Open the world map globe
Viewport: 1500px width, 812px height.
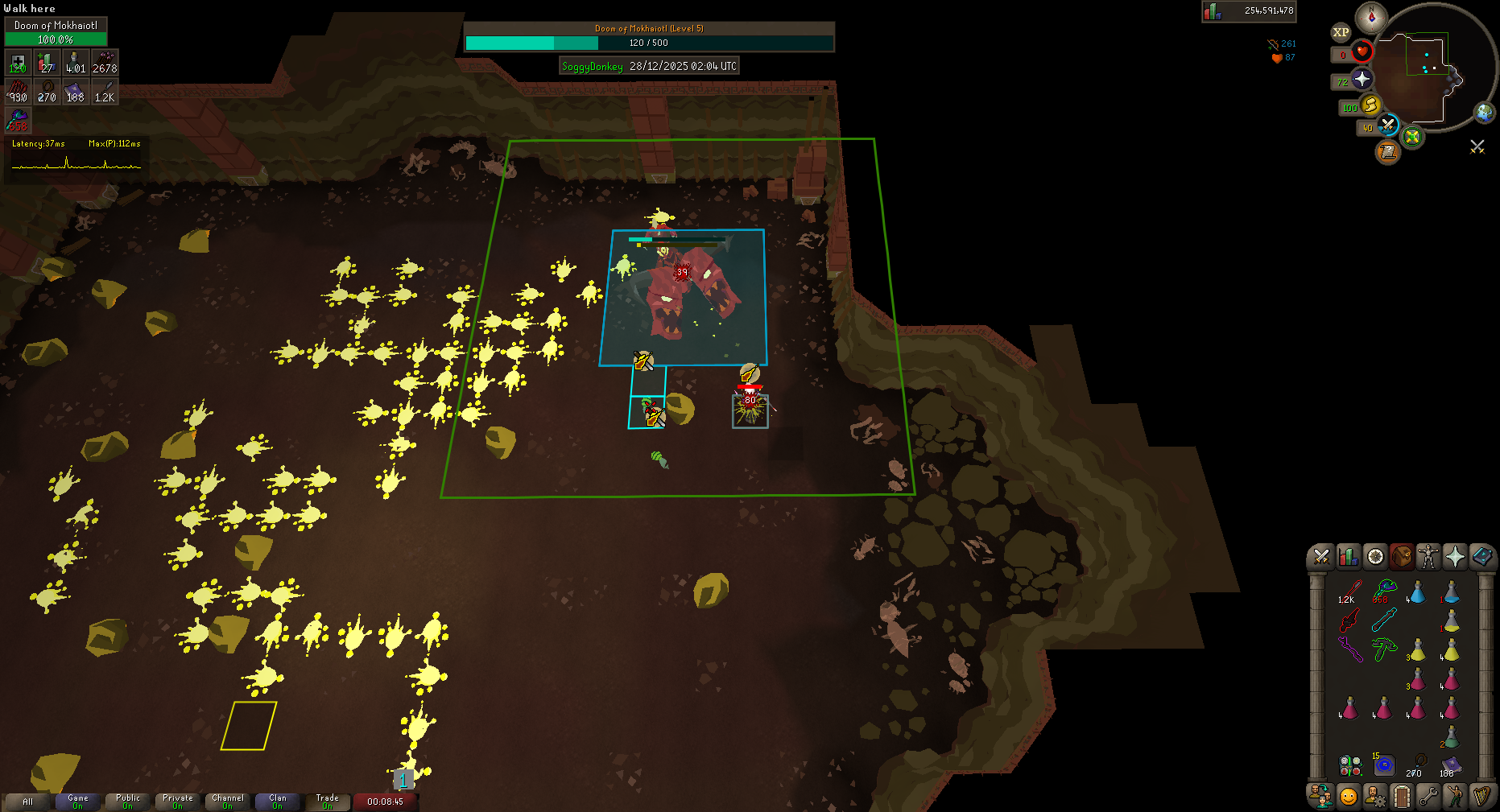[x=1484, y=113]
